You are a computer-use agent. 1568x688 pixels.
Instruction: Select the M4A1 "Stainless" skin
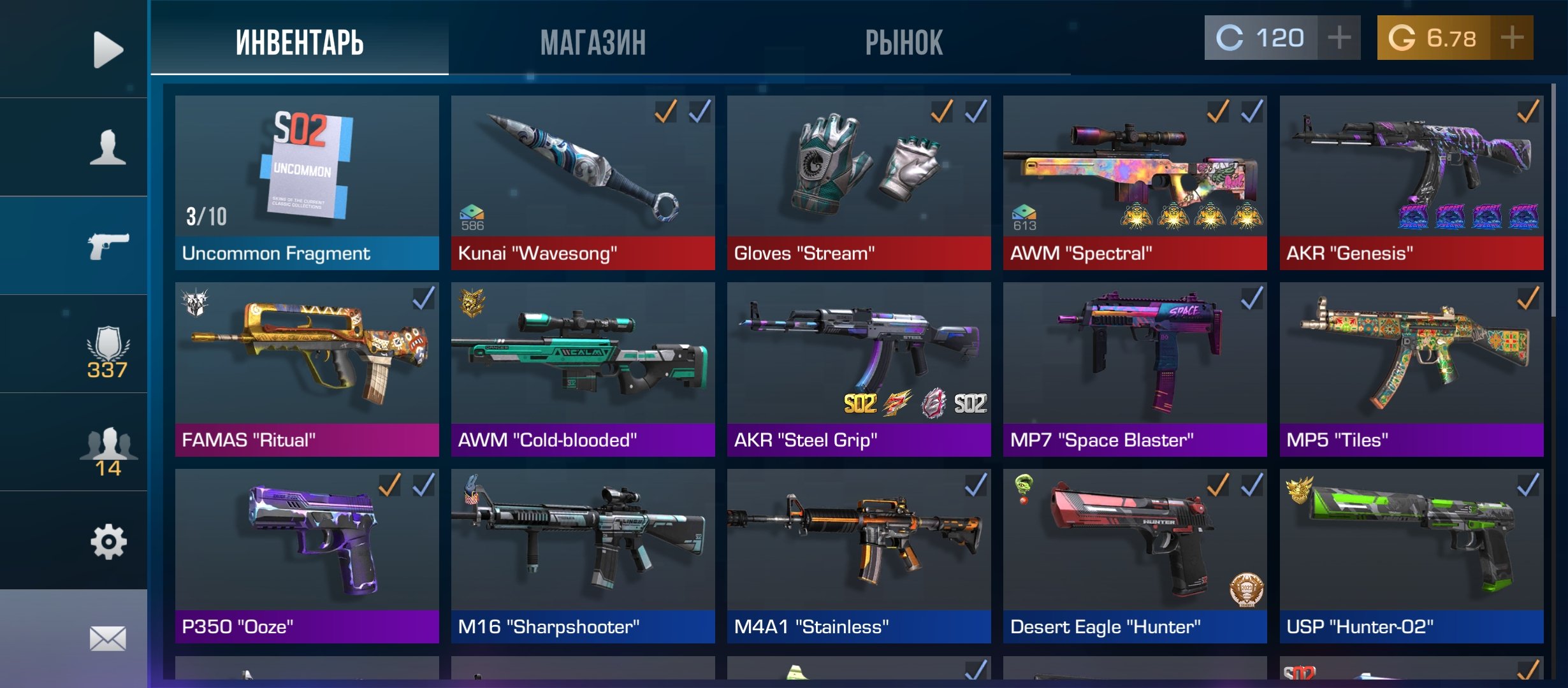click(x=859, y=555)
